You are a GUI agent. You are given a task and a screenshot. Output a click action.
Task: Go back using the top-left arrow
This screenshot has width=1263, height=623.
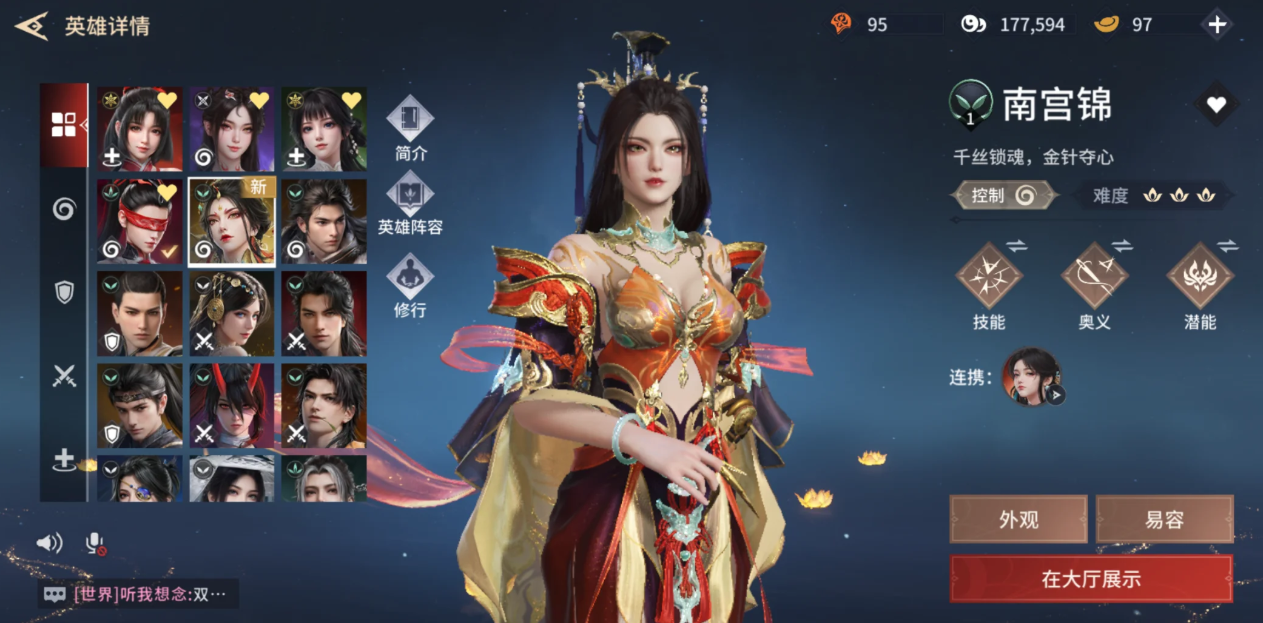[x=31, y=25]
